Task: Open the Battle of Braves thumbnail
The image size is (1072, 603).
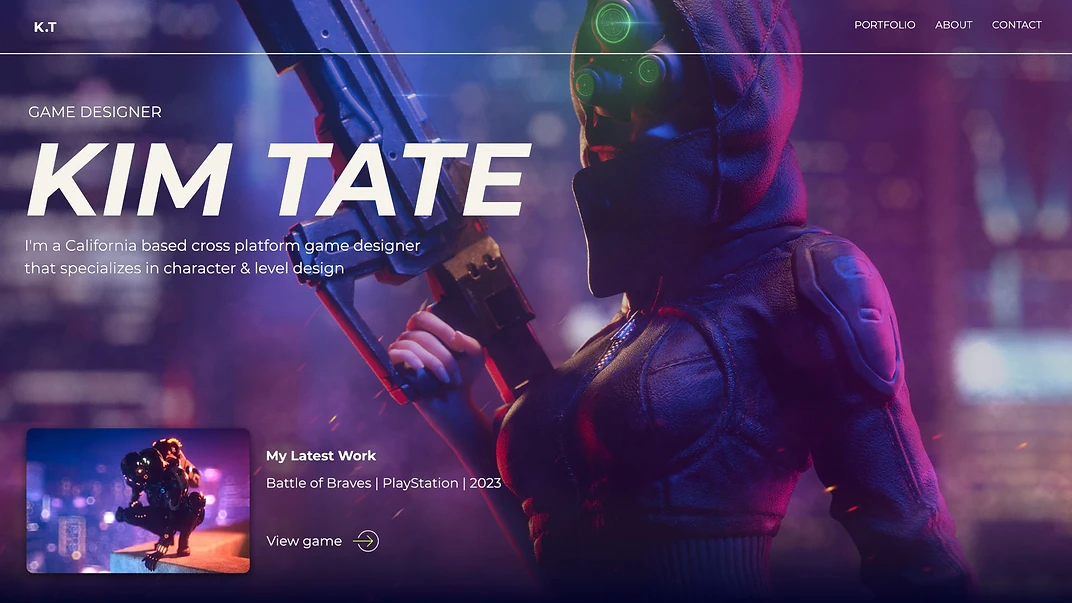Action: coord(138,500)
